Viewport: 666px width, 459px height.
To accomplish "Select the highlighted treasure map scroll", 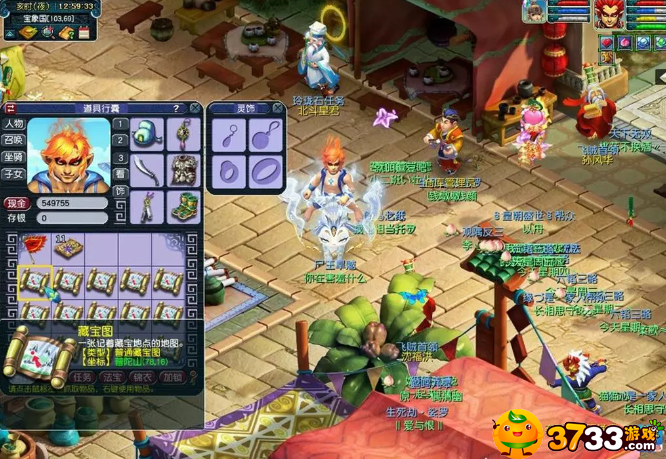I will 34,282.
